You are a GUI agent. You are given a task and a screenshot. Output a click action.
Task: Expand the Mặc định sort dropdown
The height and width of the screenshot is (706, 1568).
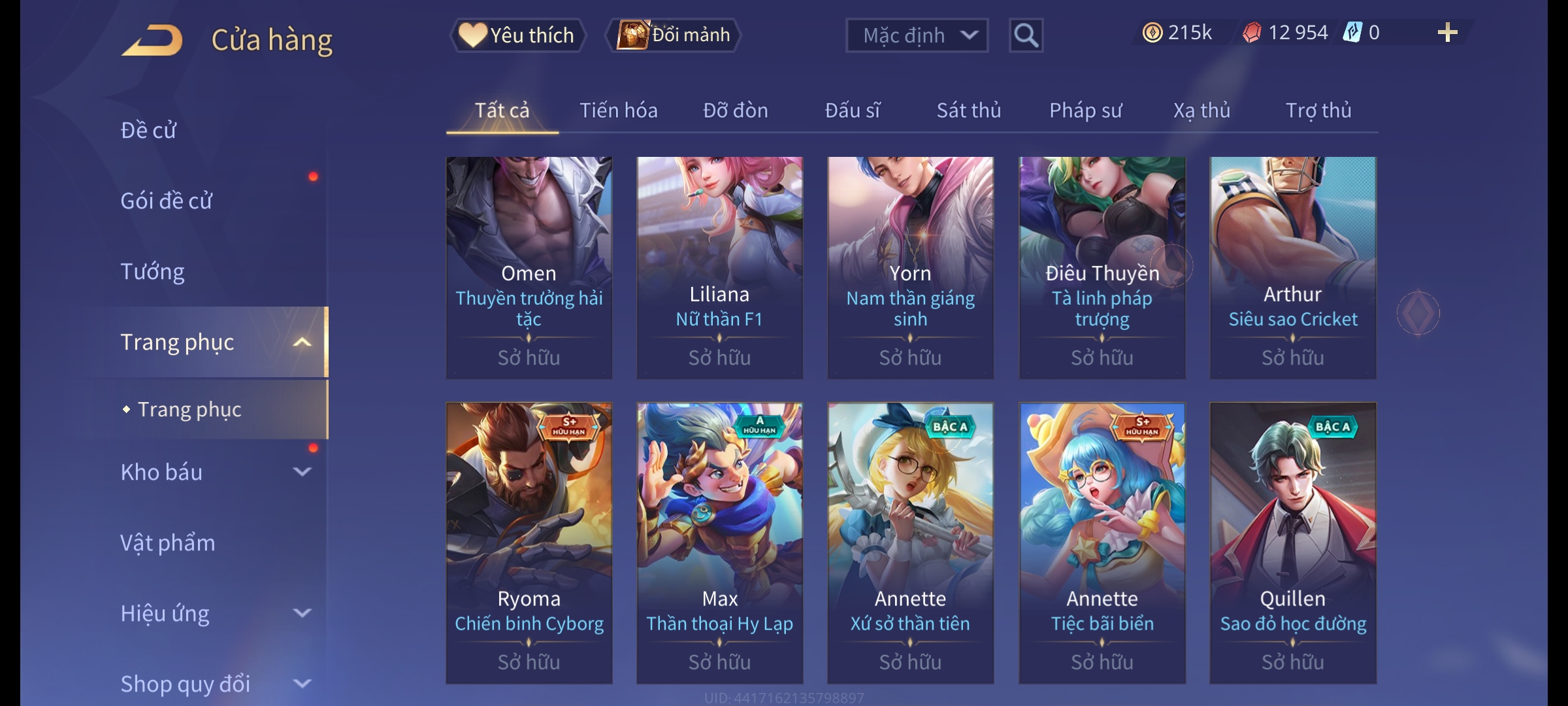pyautogui.click(x=916, y=35)
